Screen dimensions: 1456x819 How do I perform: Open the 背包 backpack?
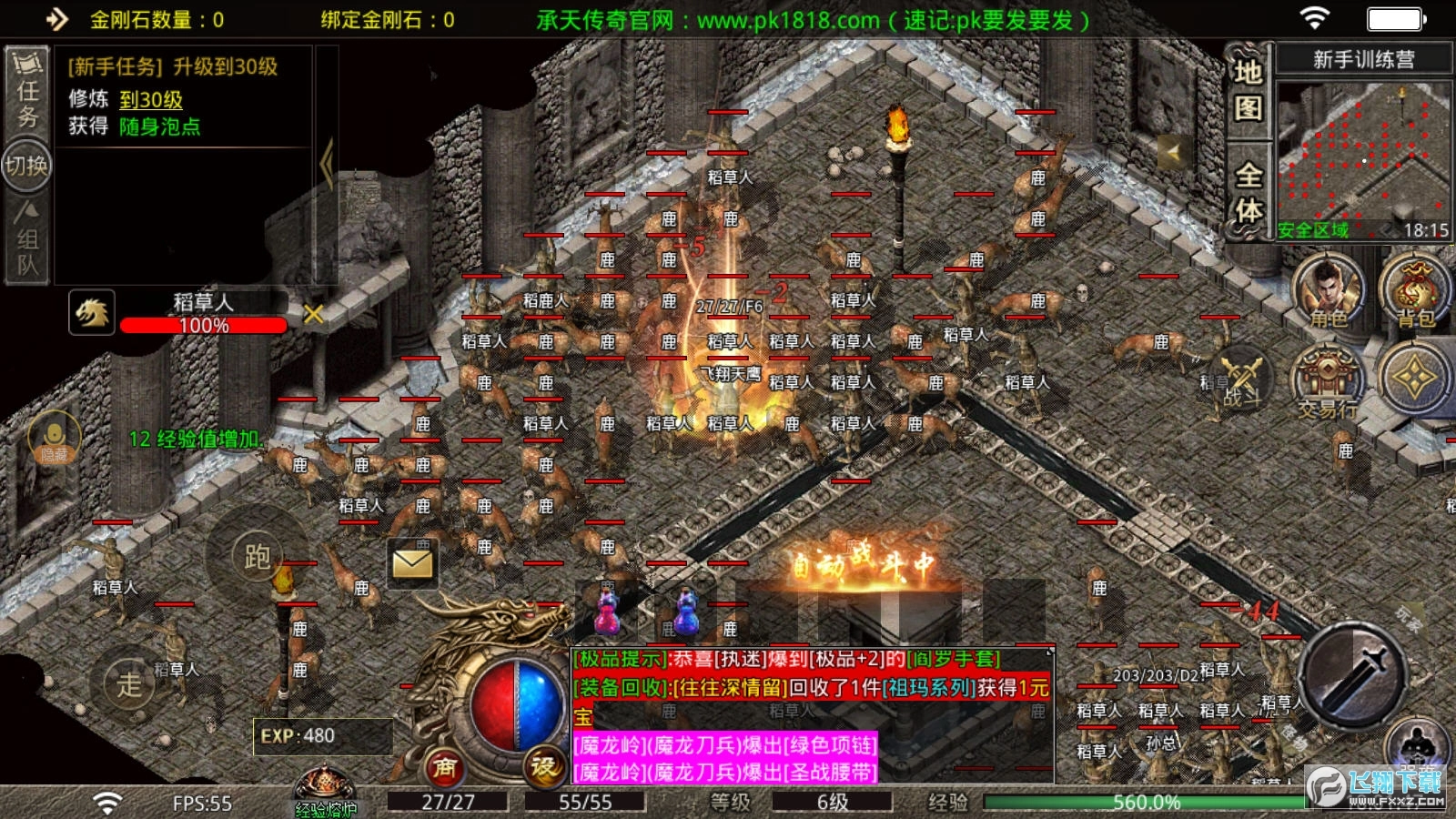pos(1416,293)
